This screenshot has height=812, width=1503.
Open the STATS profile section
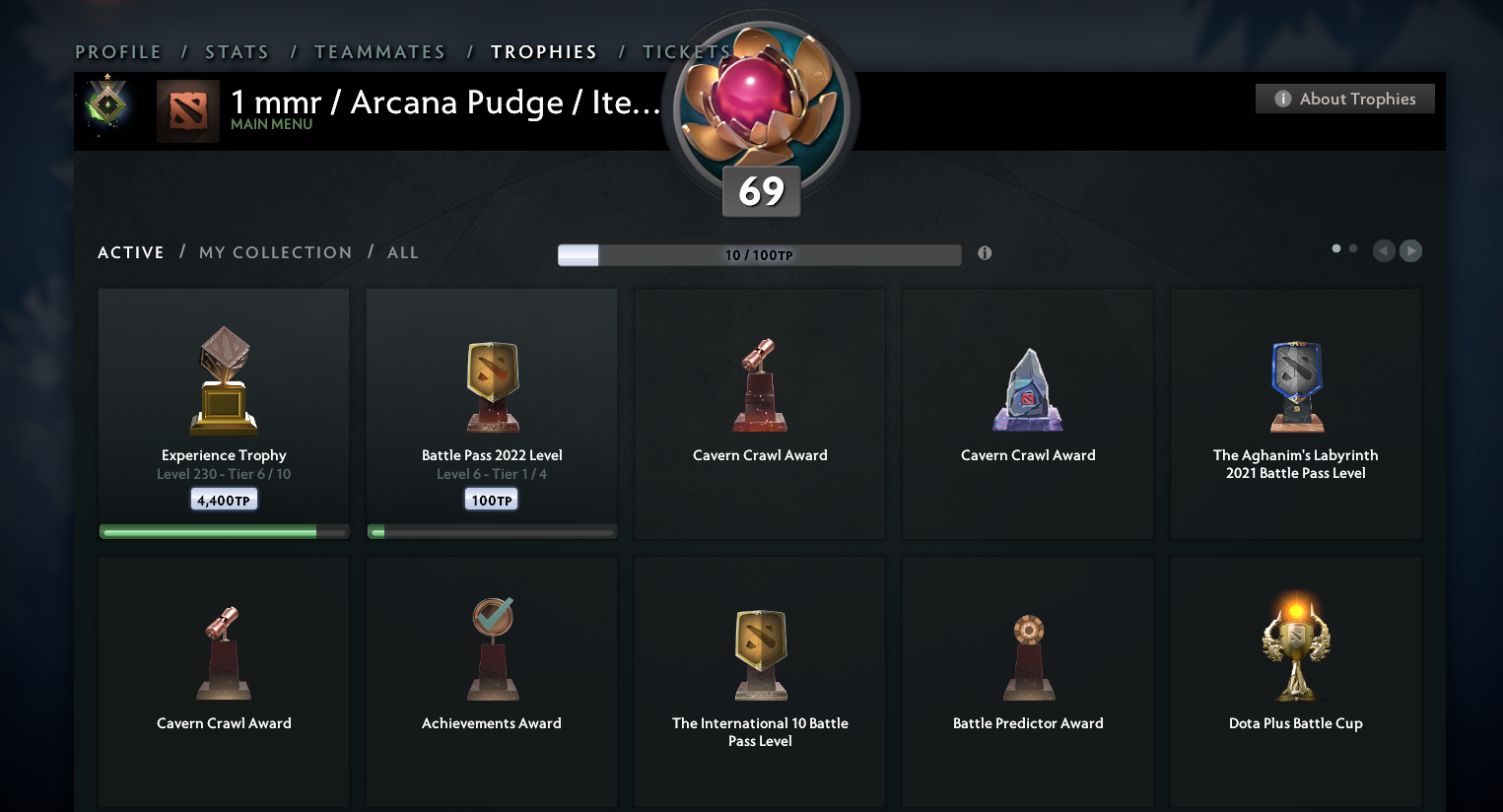coord(237,51)
